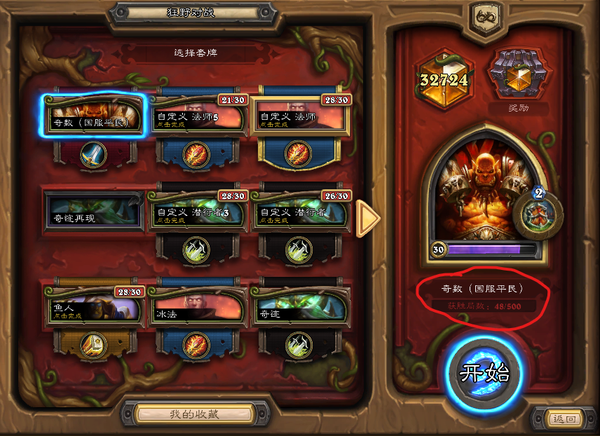This screenshot has height=436, width=600.
Task: Open 我的收藏 collection
Action: coord(186,413)
